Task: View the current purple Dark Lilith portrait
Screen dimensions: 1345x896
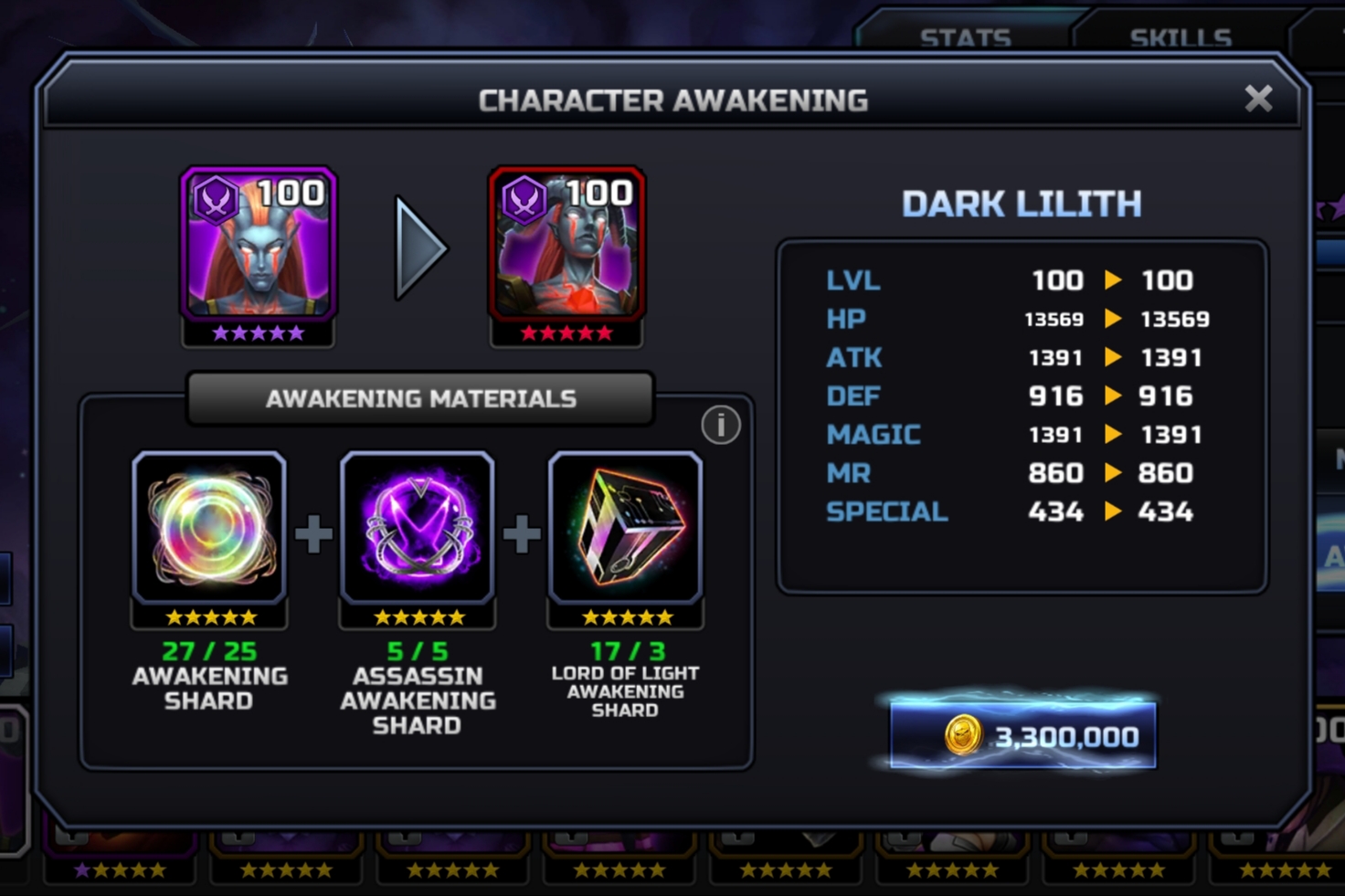Action: pyautogui.click(x=259, y=245)
